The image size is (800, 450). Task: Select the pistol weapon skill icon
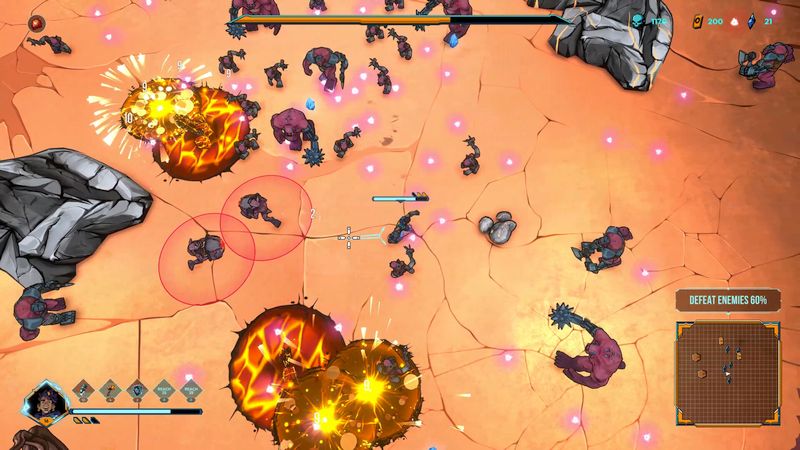tap(85, 387)
